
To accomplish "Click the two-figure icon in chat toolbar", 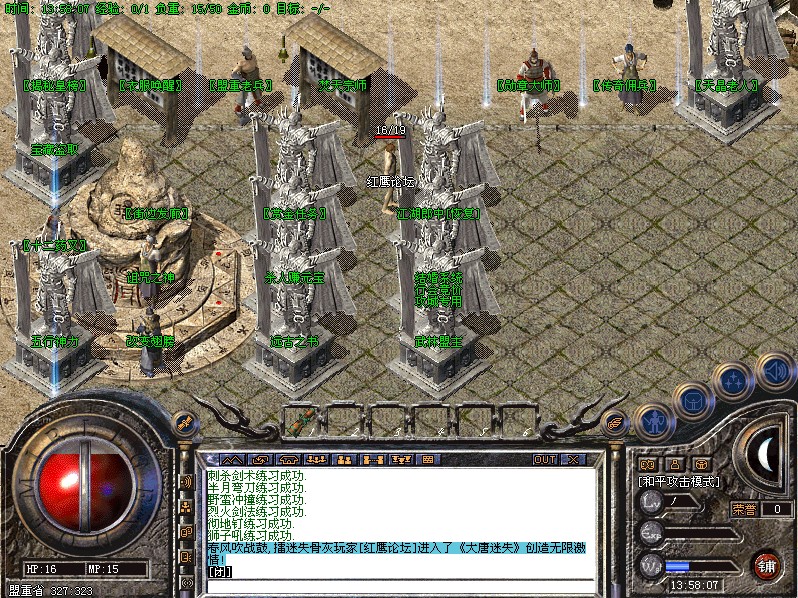I will coord(342,459).
